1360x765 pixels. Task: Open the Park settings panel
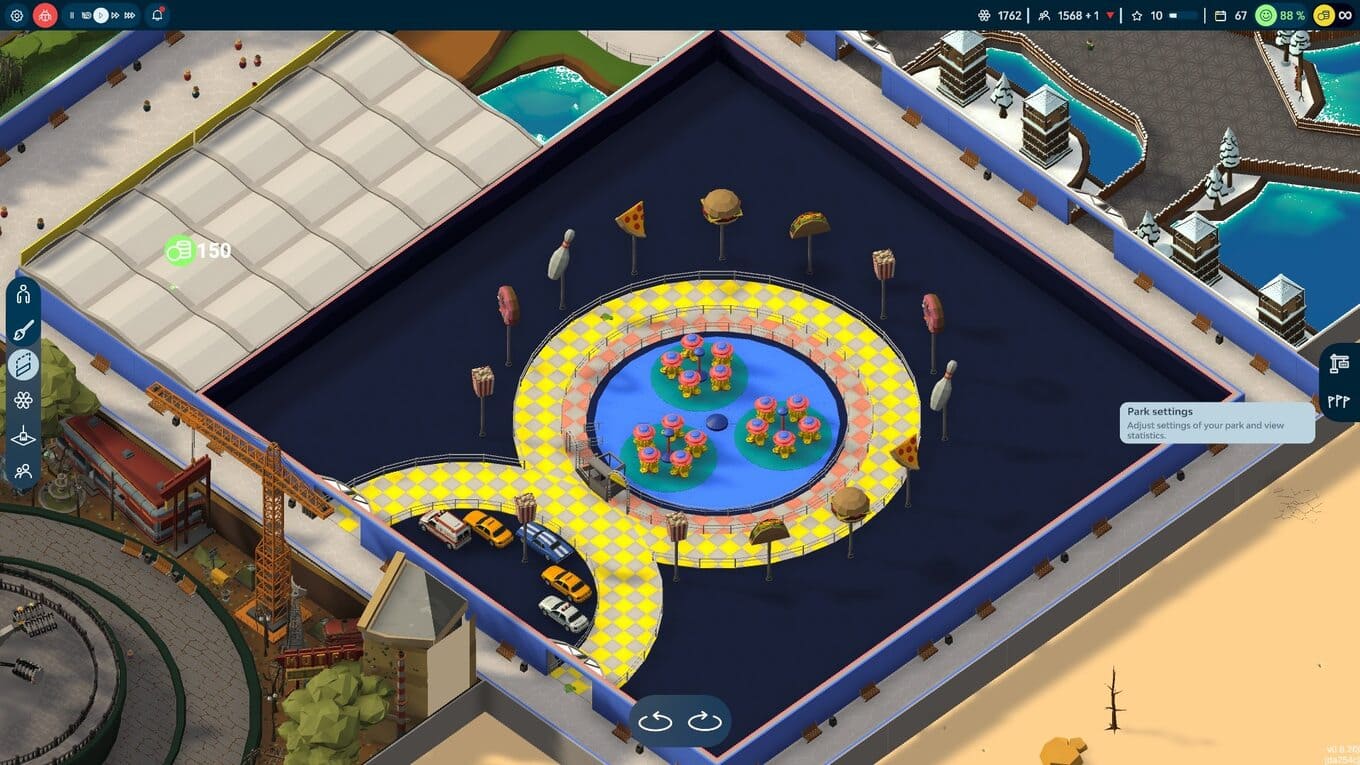(1339, 365)
